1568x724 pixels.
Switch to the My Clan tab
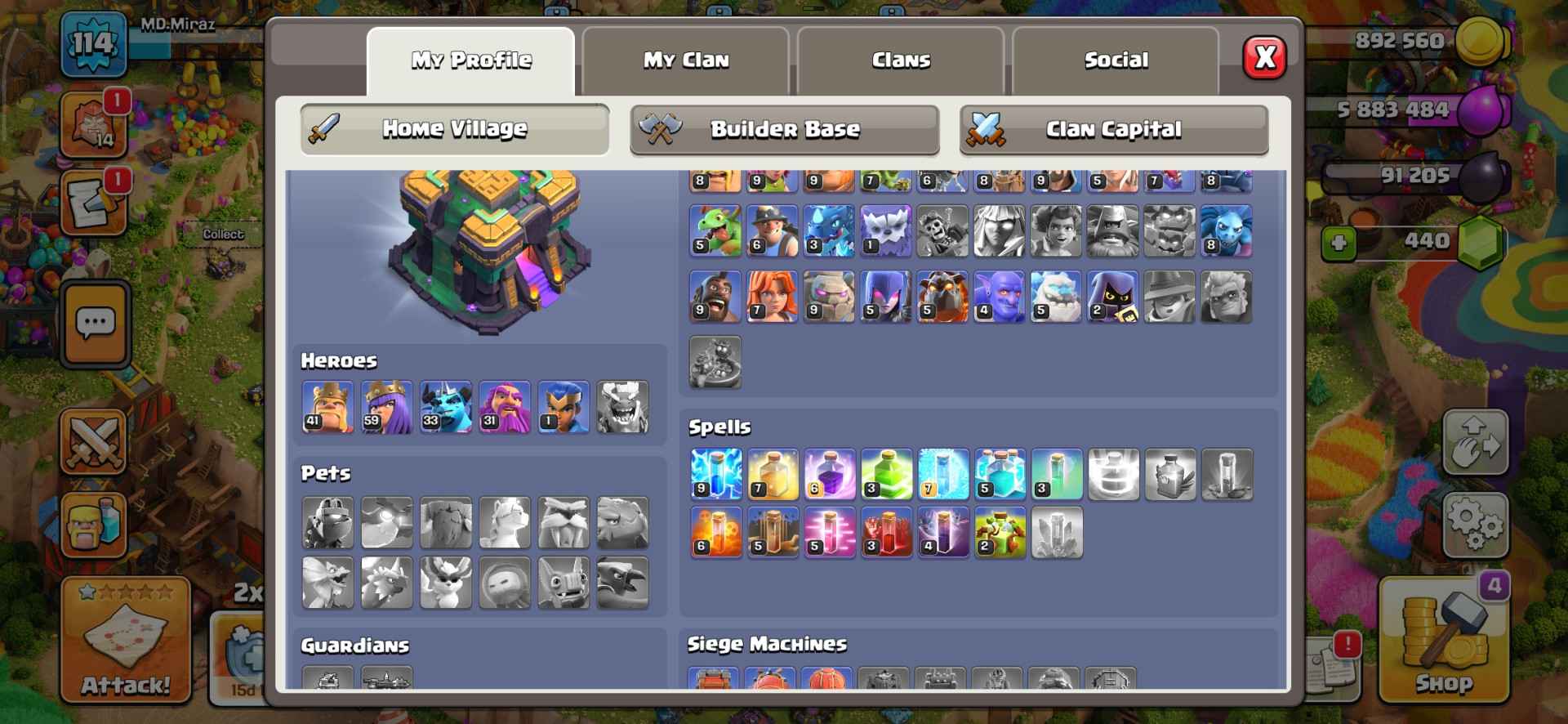pos(687,59)
